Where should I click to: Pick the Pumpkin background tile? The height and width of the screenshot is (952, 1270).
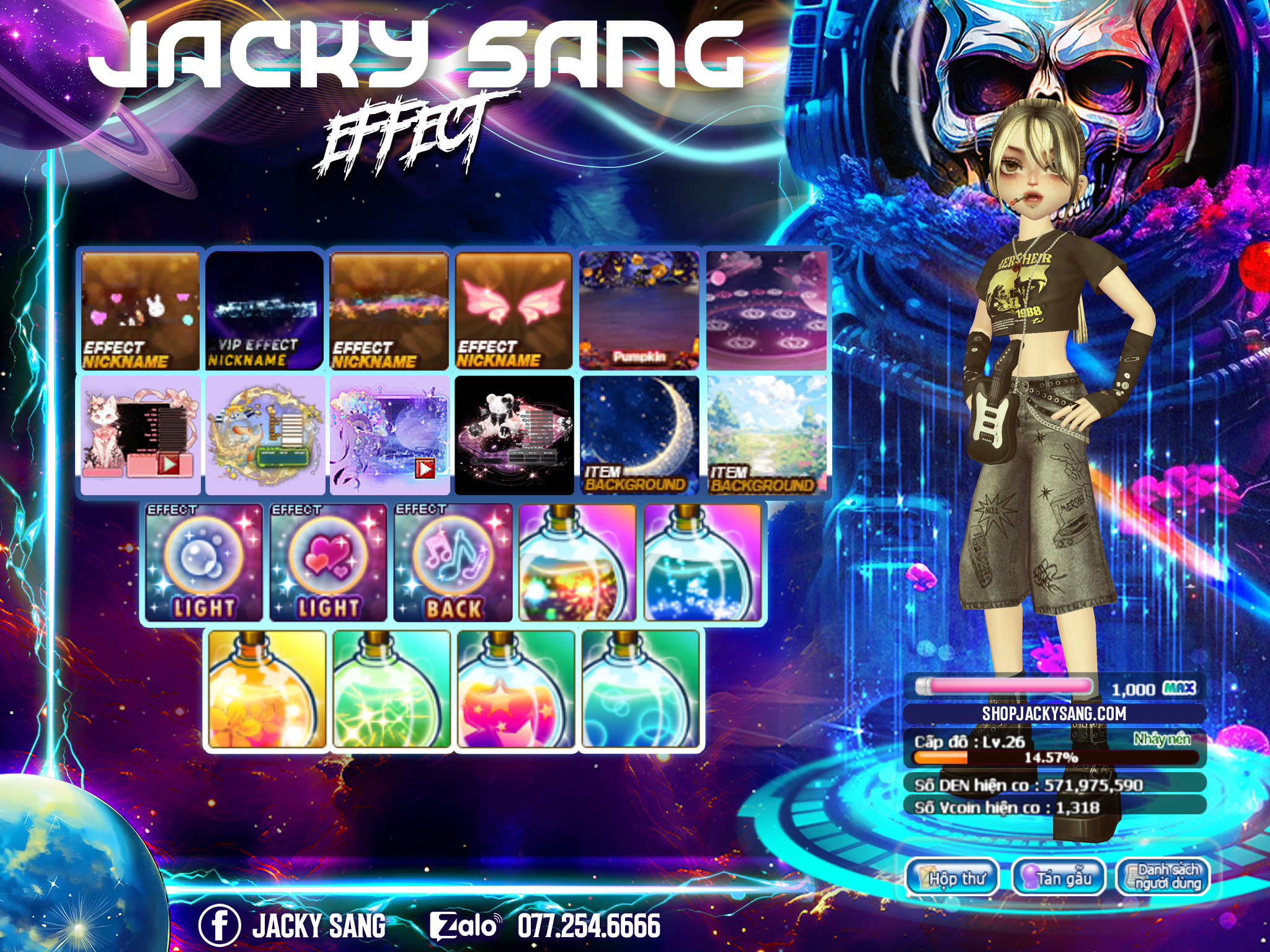tap(639, 311)
